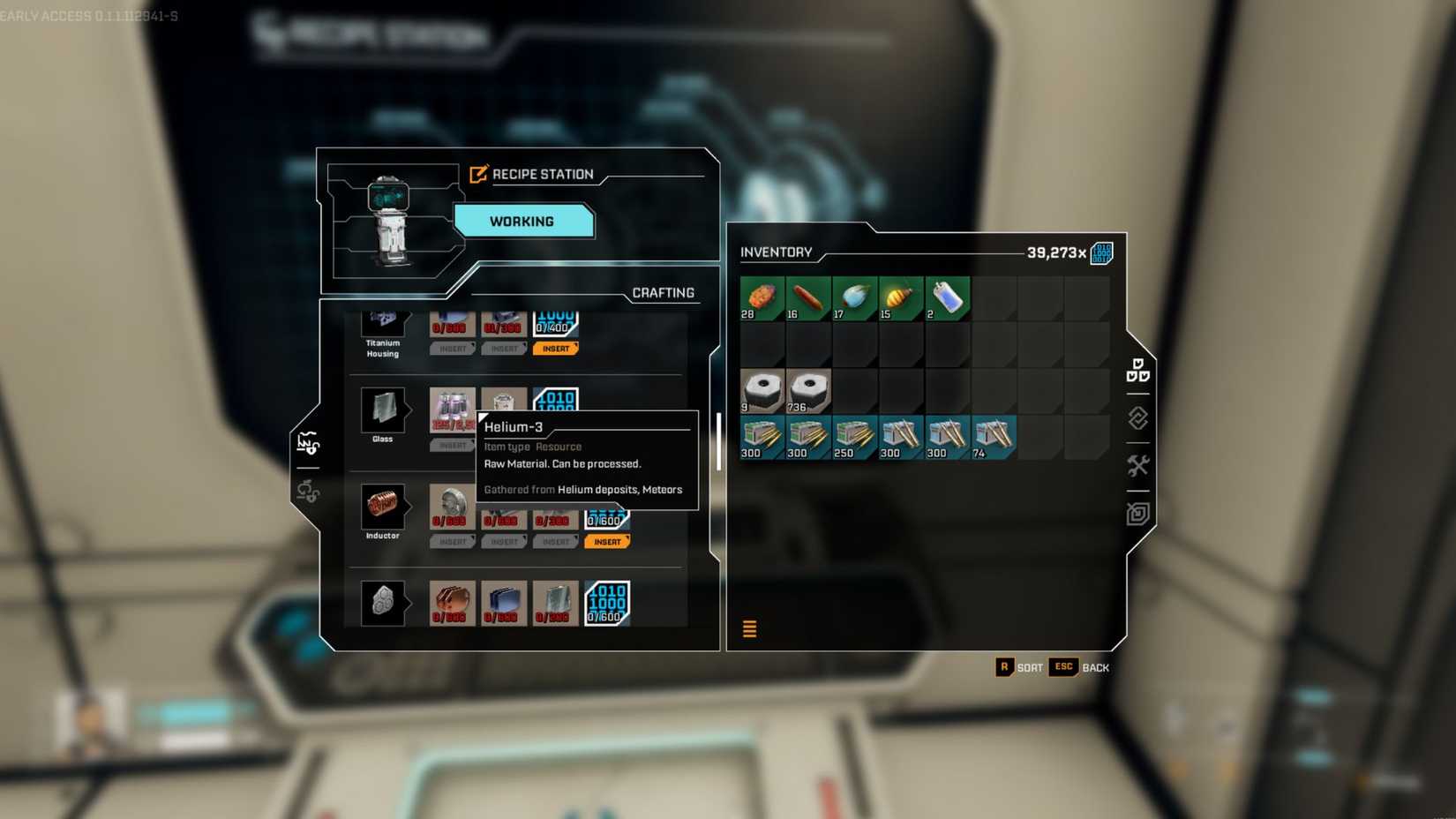This screenshot has width=1456, height=819.
Task: Click the INSERT button for the Inductor recipe
Action: [607, 541]
